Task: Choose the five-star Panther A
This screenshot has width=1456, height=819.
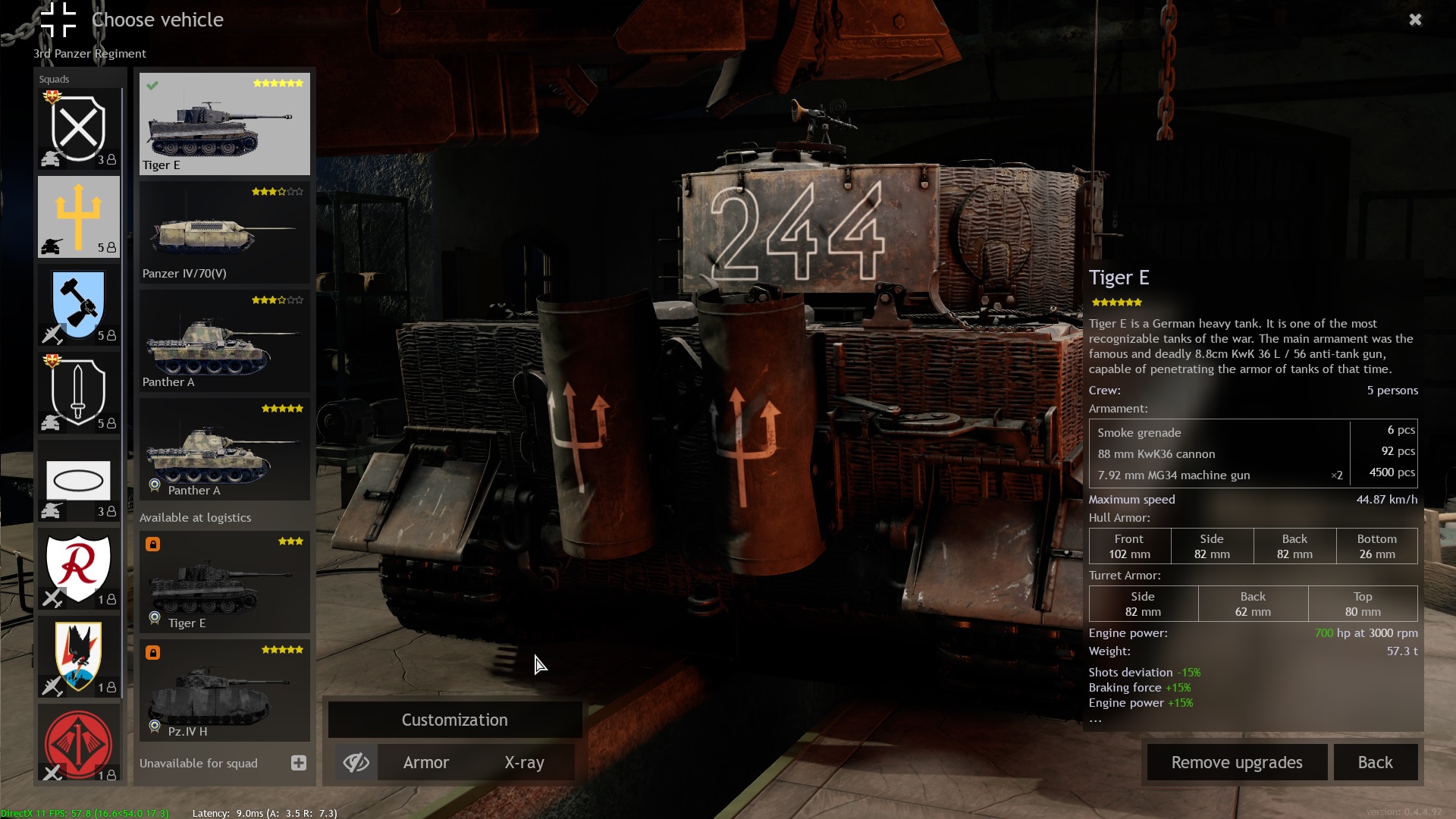Action: pos(224,450)
